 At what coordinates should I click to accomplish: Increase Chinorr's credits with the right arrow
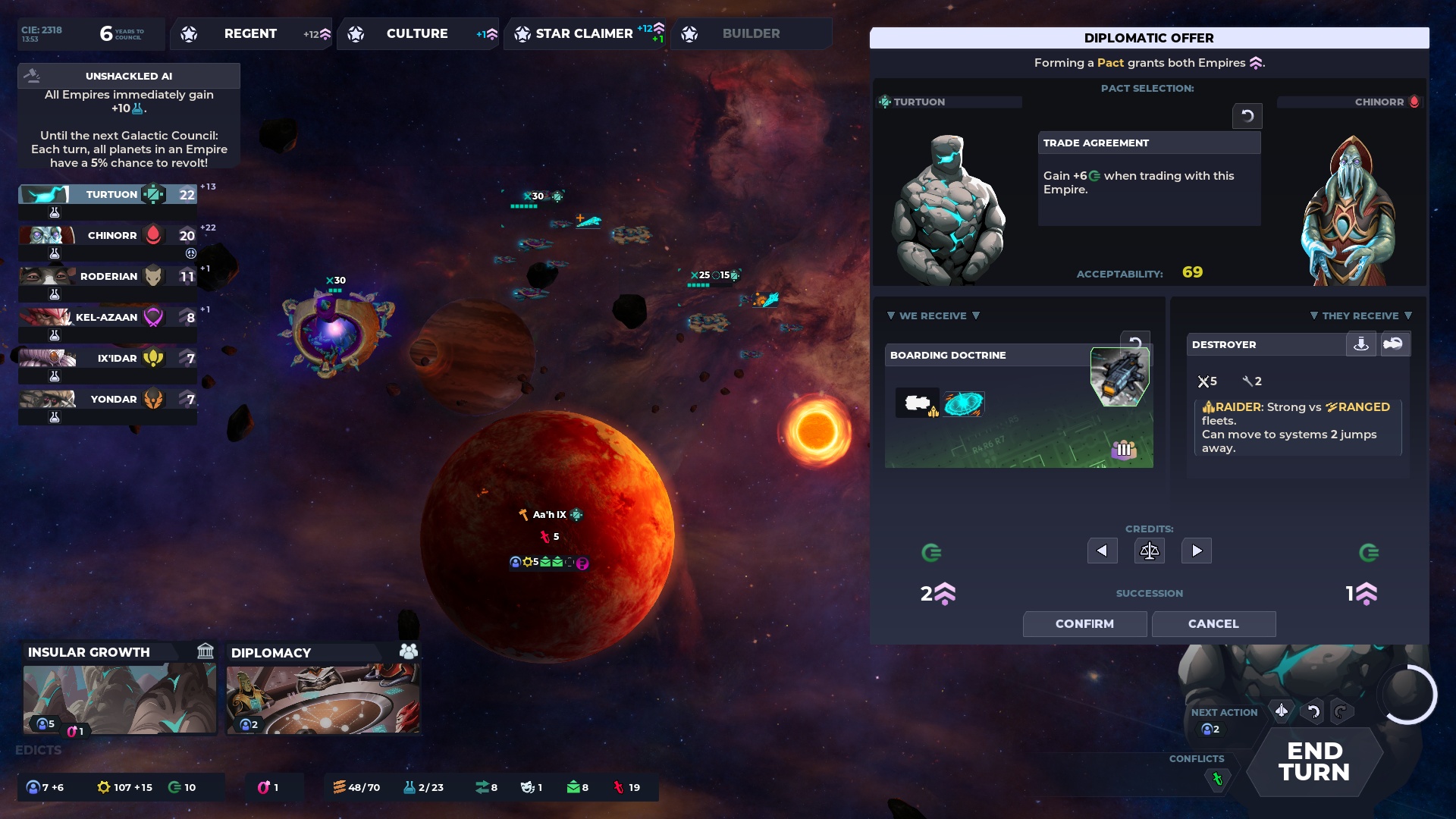(1196, 551)
